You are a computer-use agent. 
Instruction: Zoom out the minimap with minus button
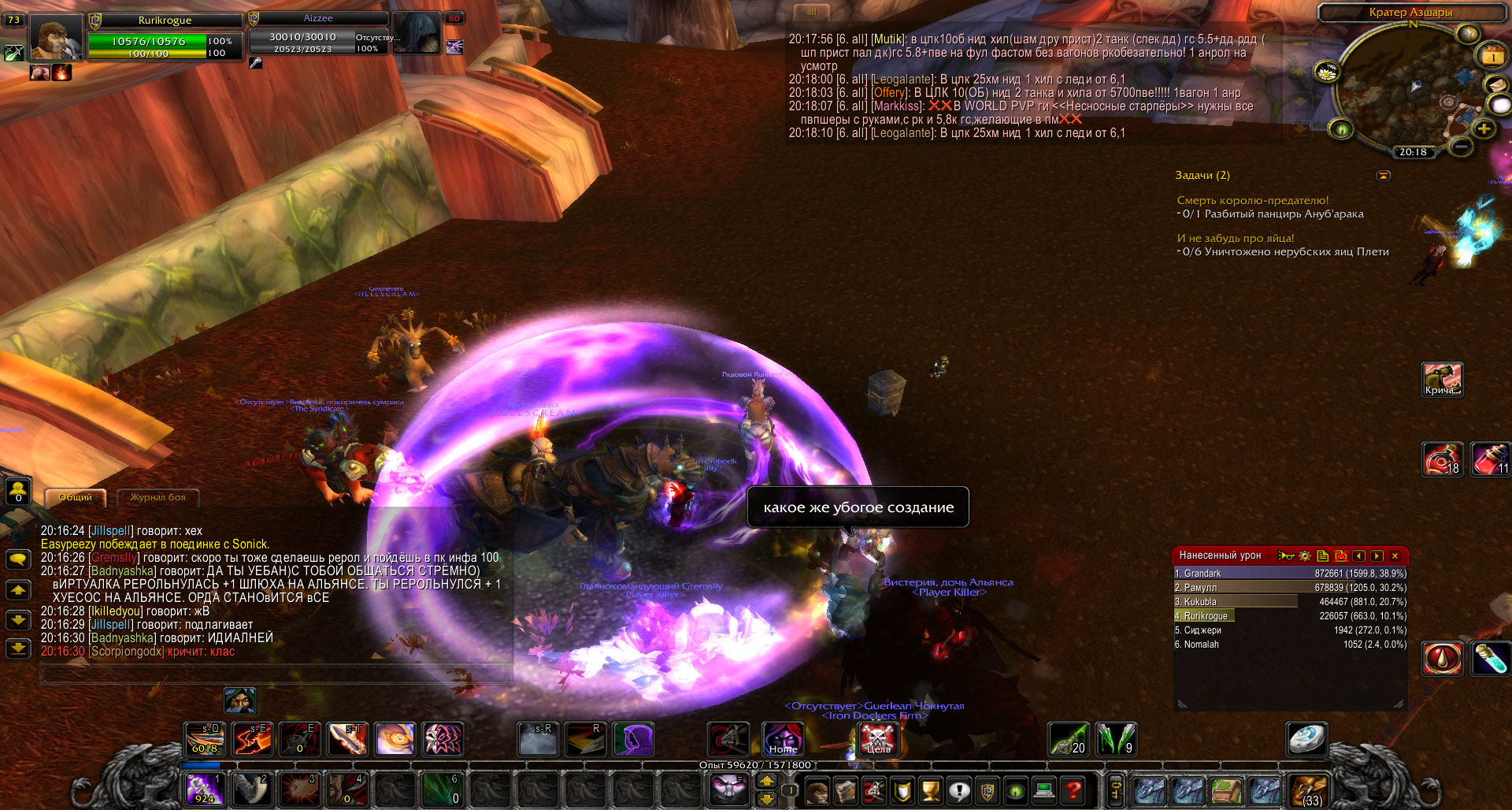point(1461,146)
